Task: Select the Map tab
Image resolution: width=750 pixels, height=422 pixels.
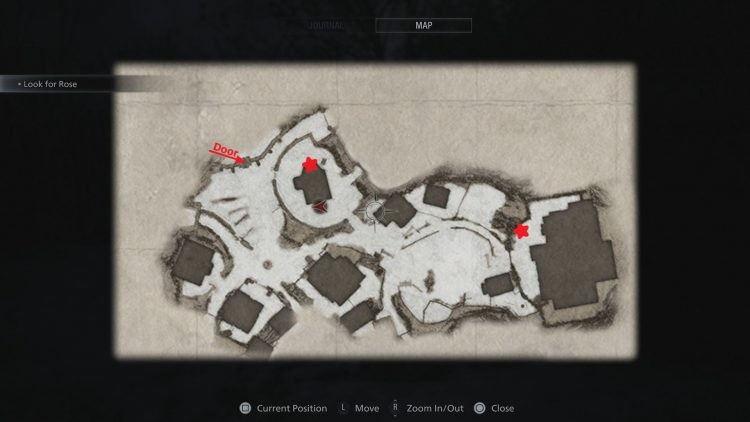Action: [423, 26]
